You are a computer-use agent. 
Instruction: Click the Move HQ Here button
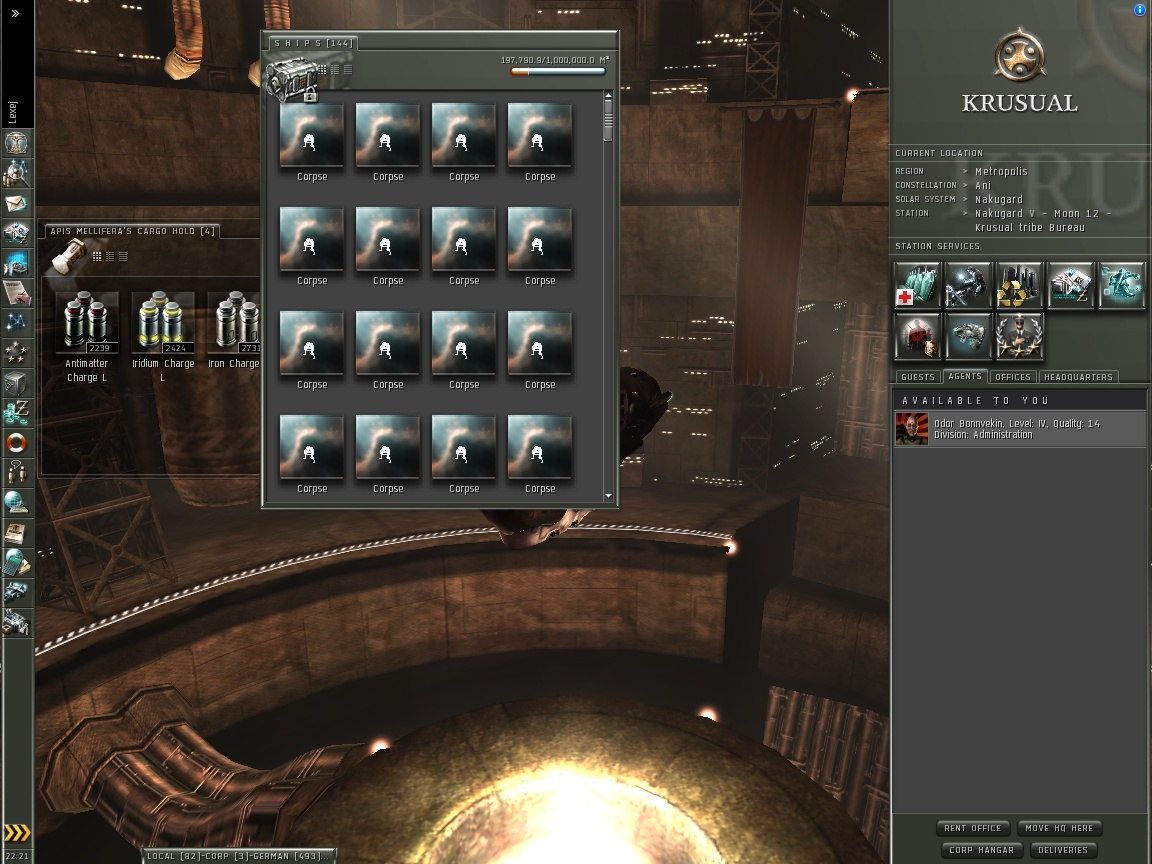click(x=1059, y=828)
